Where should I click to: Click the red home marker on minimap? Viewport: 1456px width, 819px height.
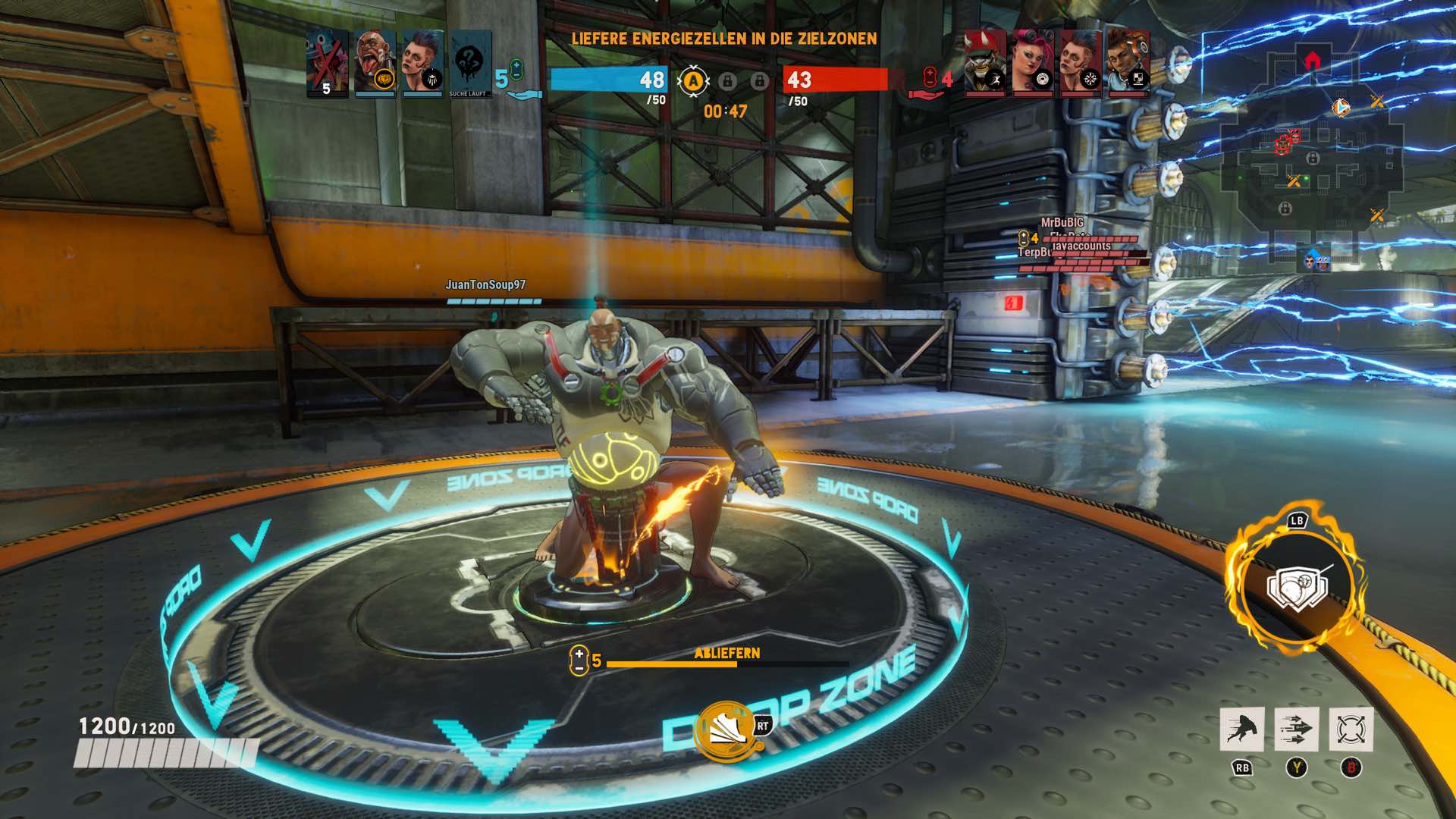click(x=1312, y=60)
